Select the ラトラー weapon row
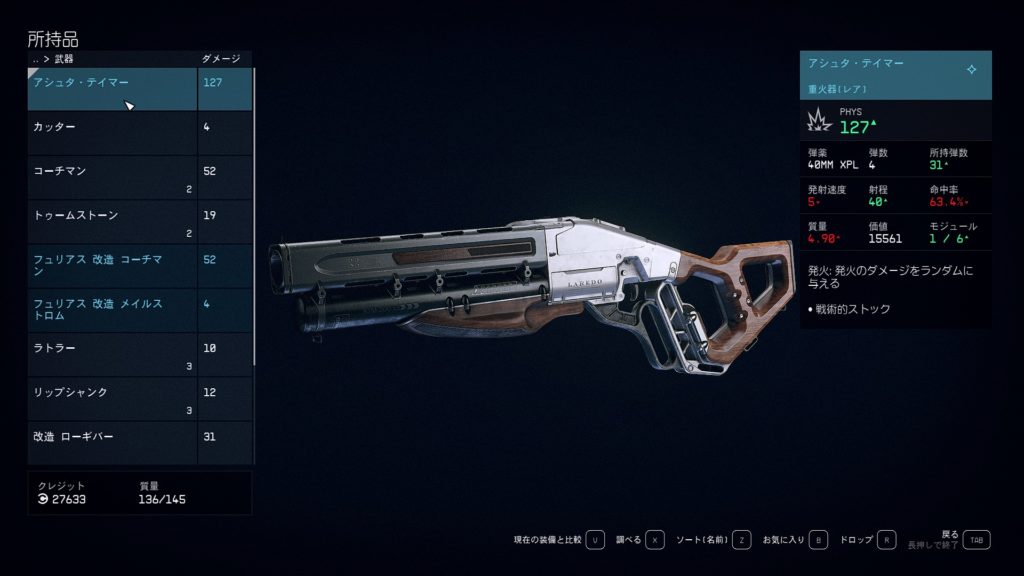The width and height of the screenshot is (1024, 576). click(x=112, y=354)
